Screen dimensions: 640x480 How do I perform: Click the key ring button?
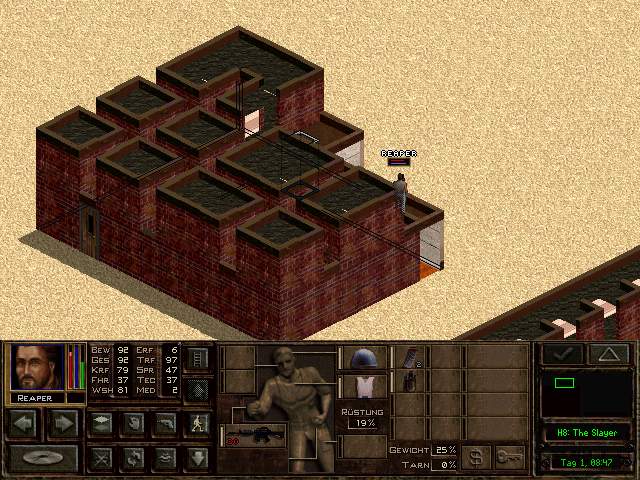[510, 456]
